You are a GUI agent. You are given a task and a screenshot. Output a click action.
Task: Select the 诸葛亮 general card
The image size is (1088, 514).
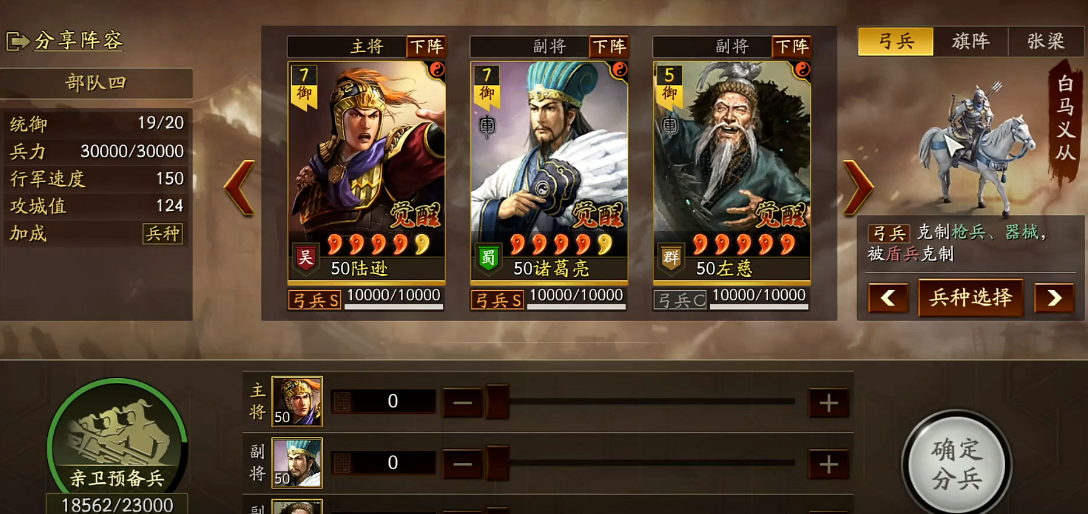point(549,170)
